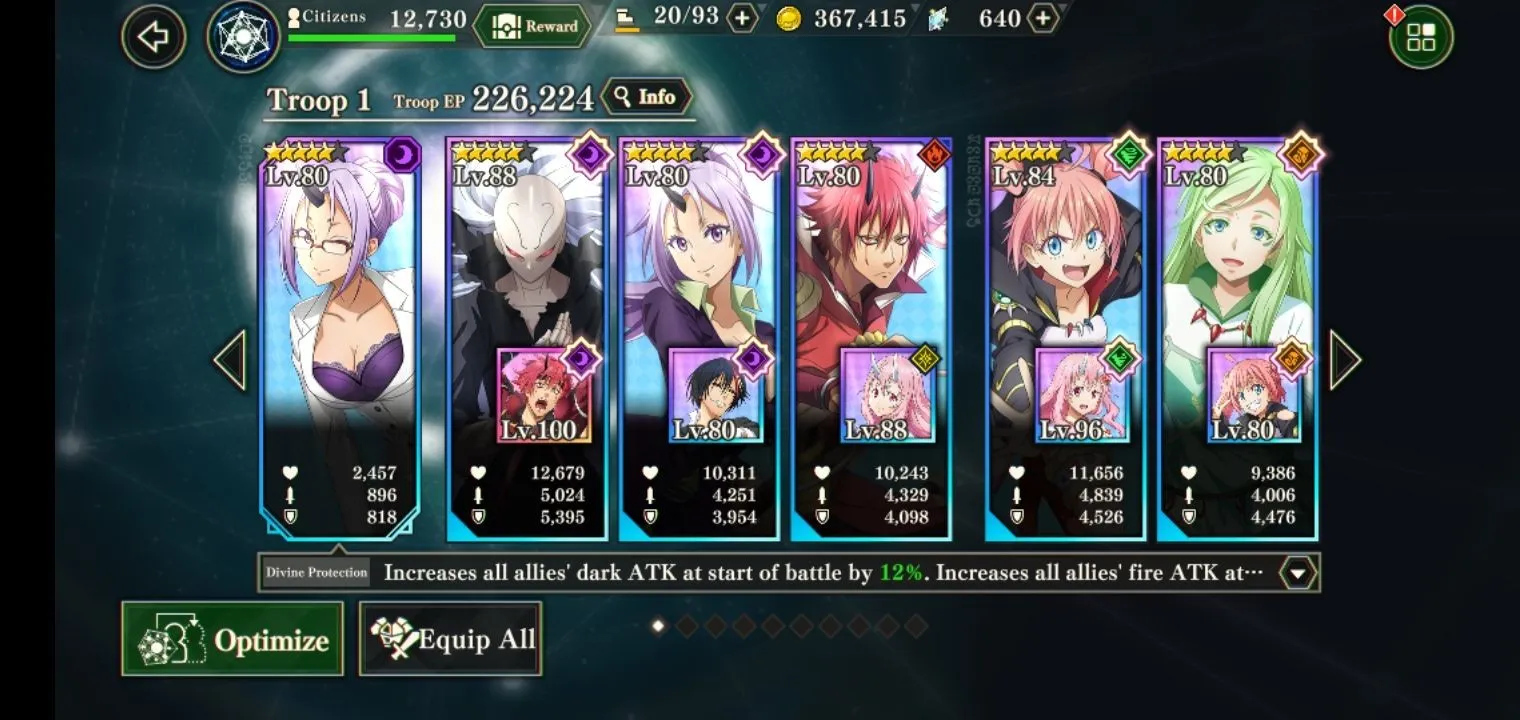Buy more crystals with the plus beside 640

point(1043,18)
